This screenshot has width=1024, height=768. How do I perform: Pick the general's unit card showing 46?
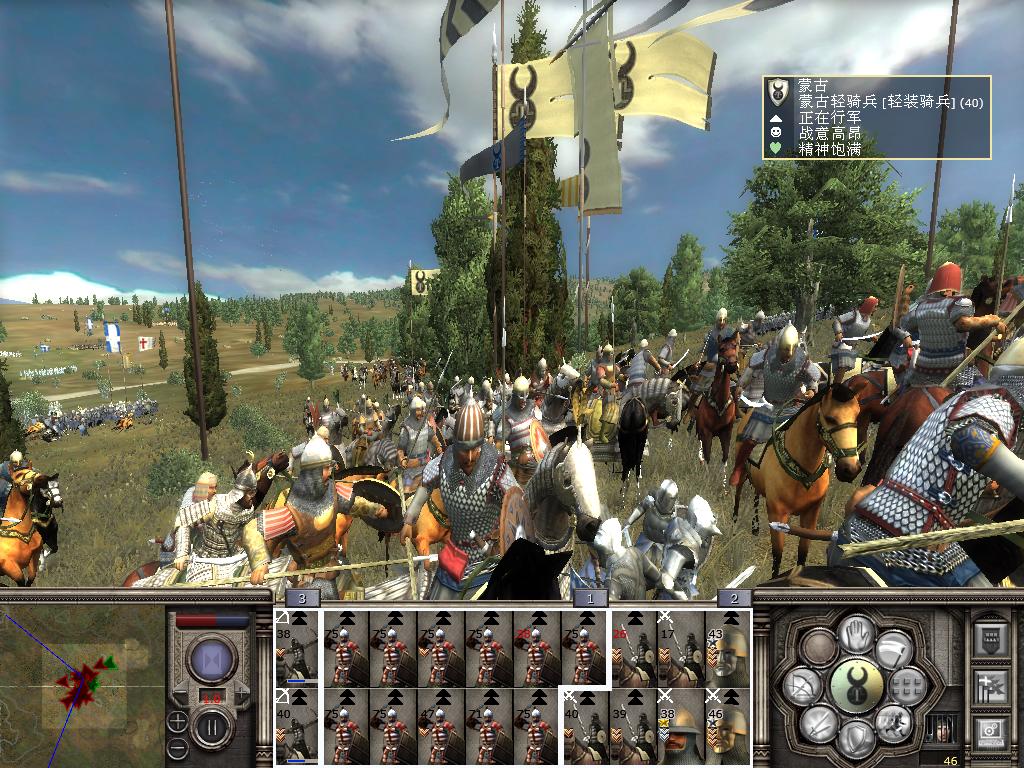coord(728,724)
